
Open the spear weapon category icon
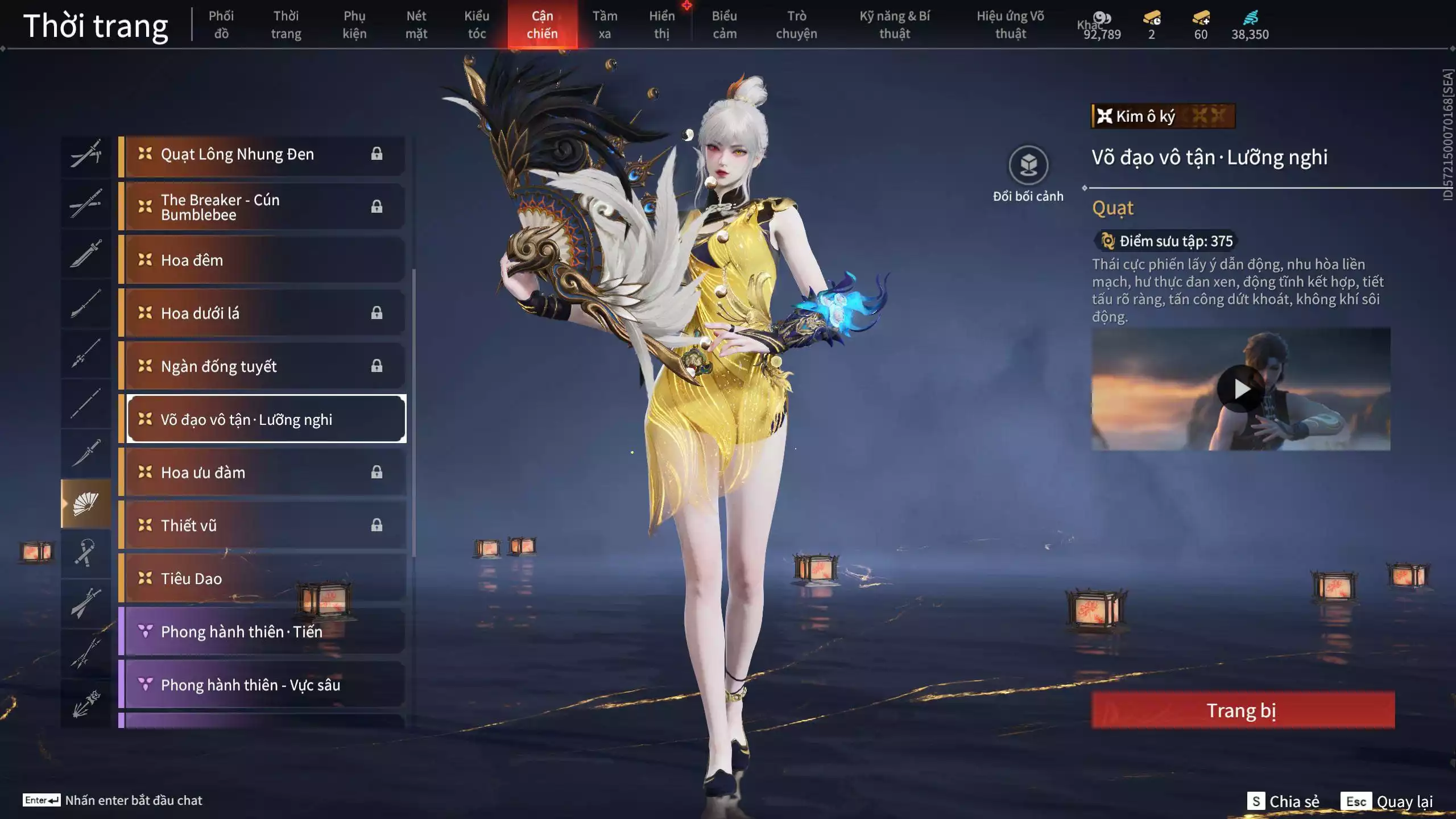85,353
